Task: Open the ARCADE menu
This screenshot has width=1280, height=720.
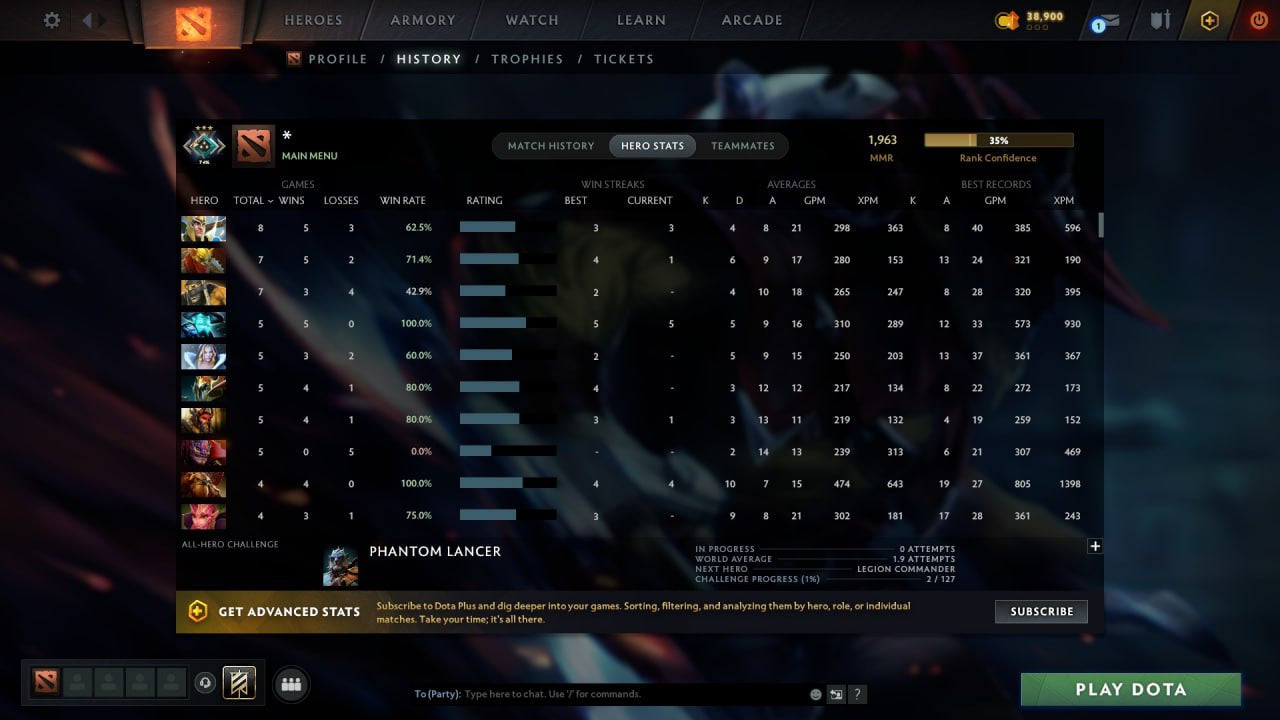Action: tap(750, 20)
